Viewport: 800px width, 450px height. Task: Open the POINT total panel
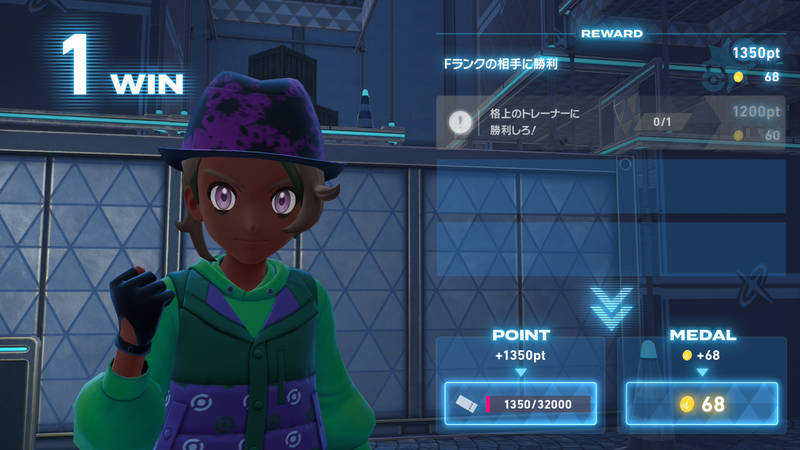(x=520, y=404)
